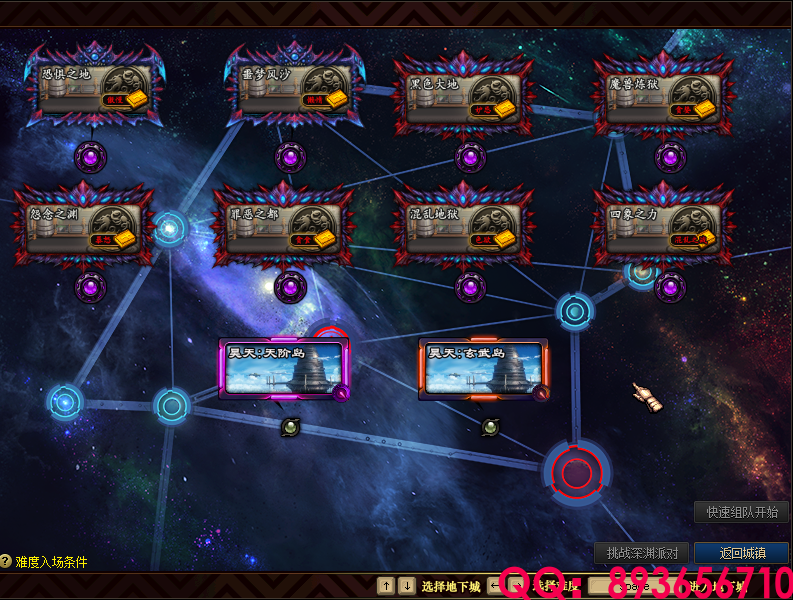Select the 魔兽炼狱 dungeon

(662, 96)
